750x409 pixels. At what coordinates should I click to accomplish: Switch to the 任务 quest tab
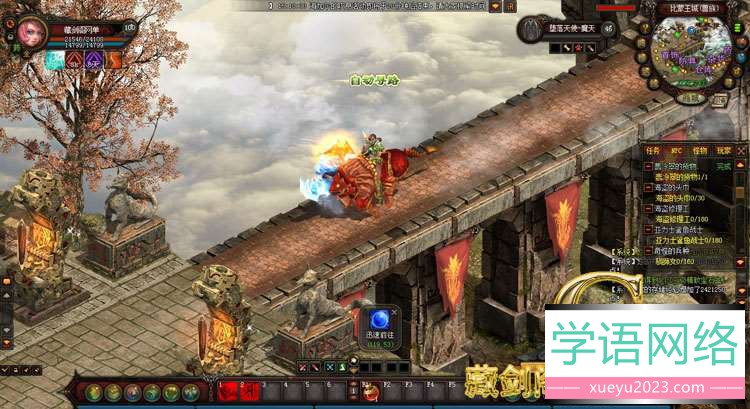coord(653,150)
